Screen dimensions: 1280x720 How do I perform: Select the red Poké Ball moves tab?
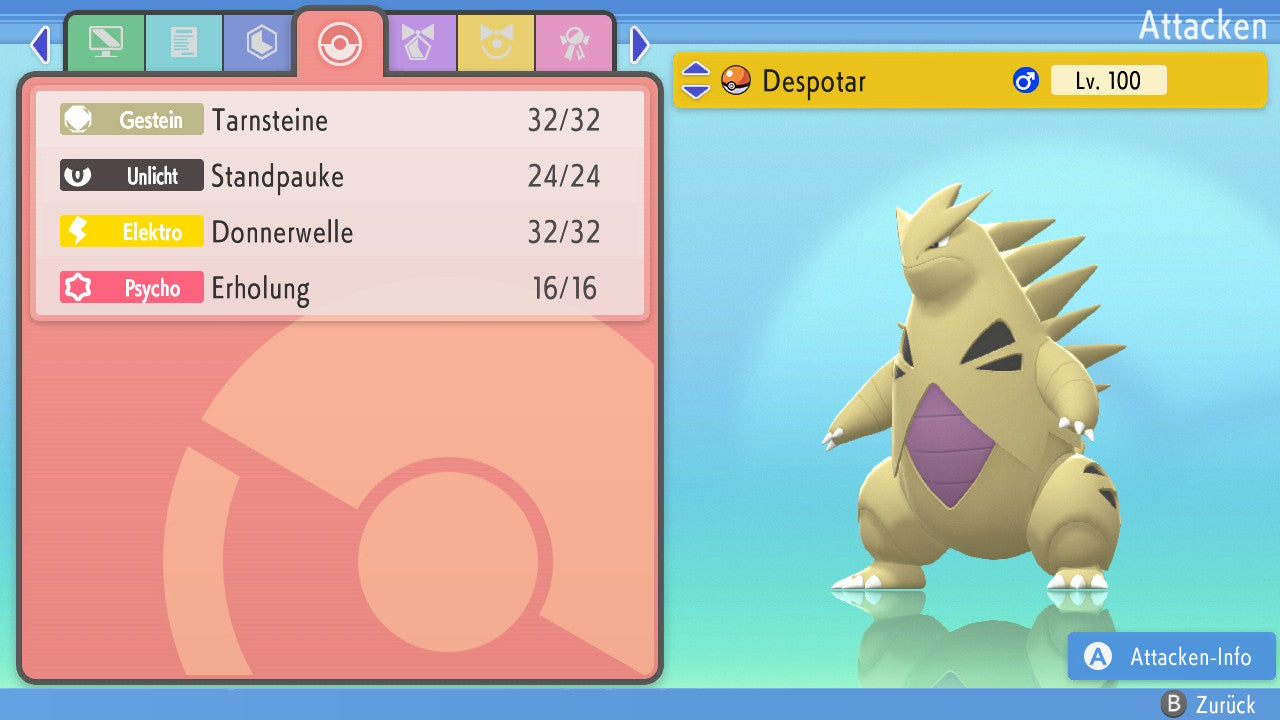(x=340, y=44)
